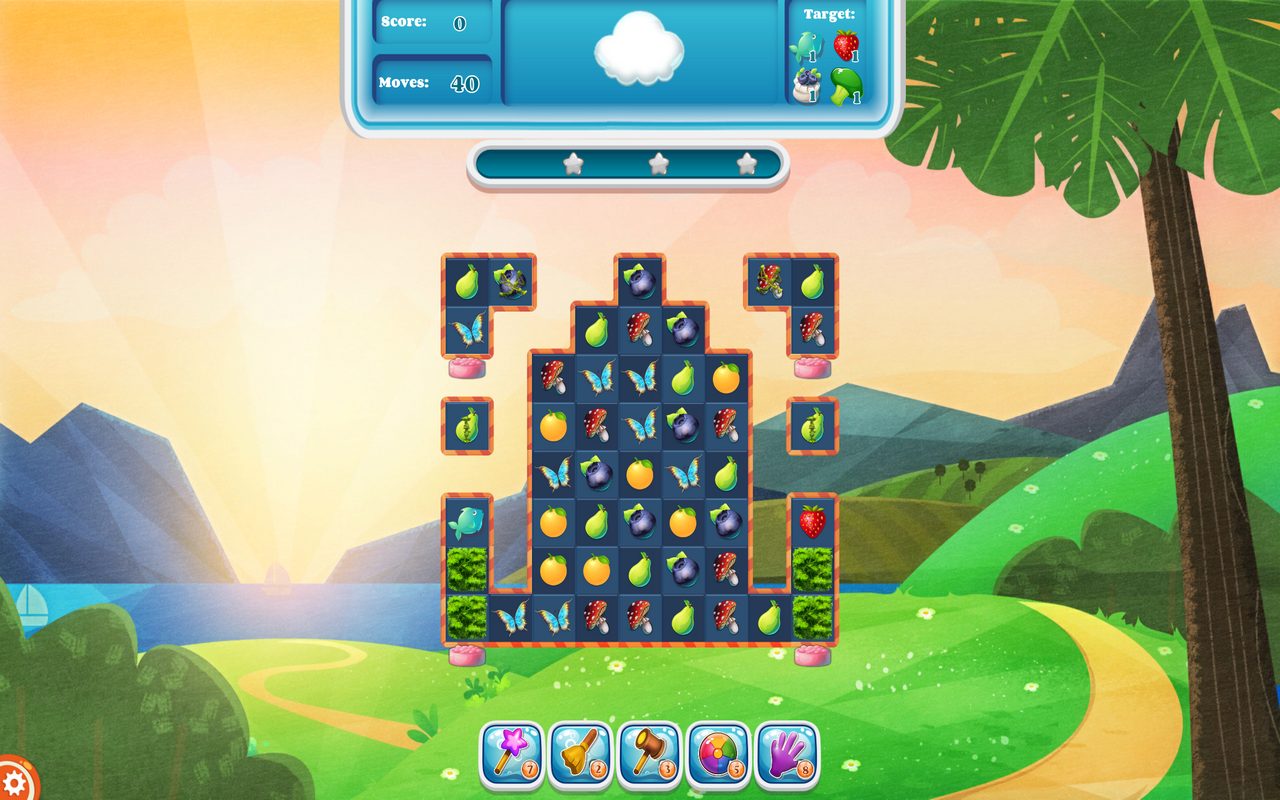The height and width of the screenshot is (800, 1280).
Task: Click the Moves counter panel
Action: point(432,82)
